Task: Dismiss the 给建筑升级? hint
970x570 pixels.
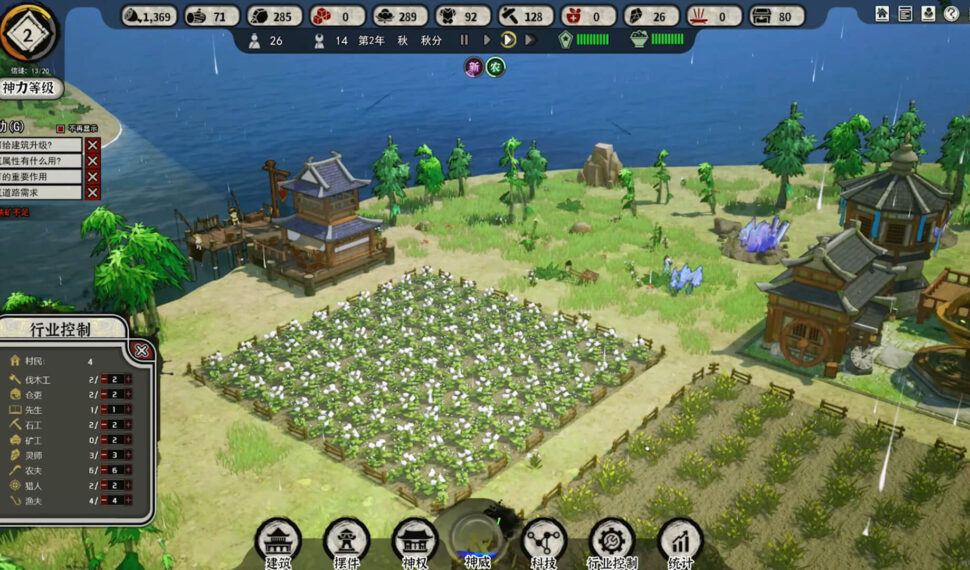Action: 92,145
